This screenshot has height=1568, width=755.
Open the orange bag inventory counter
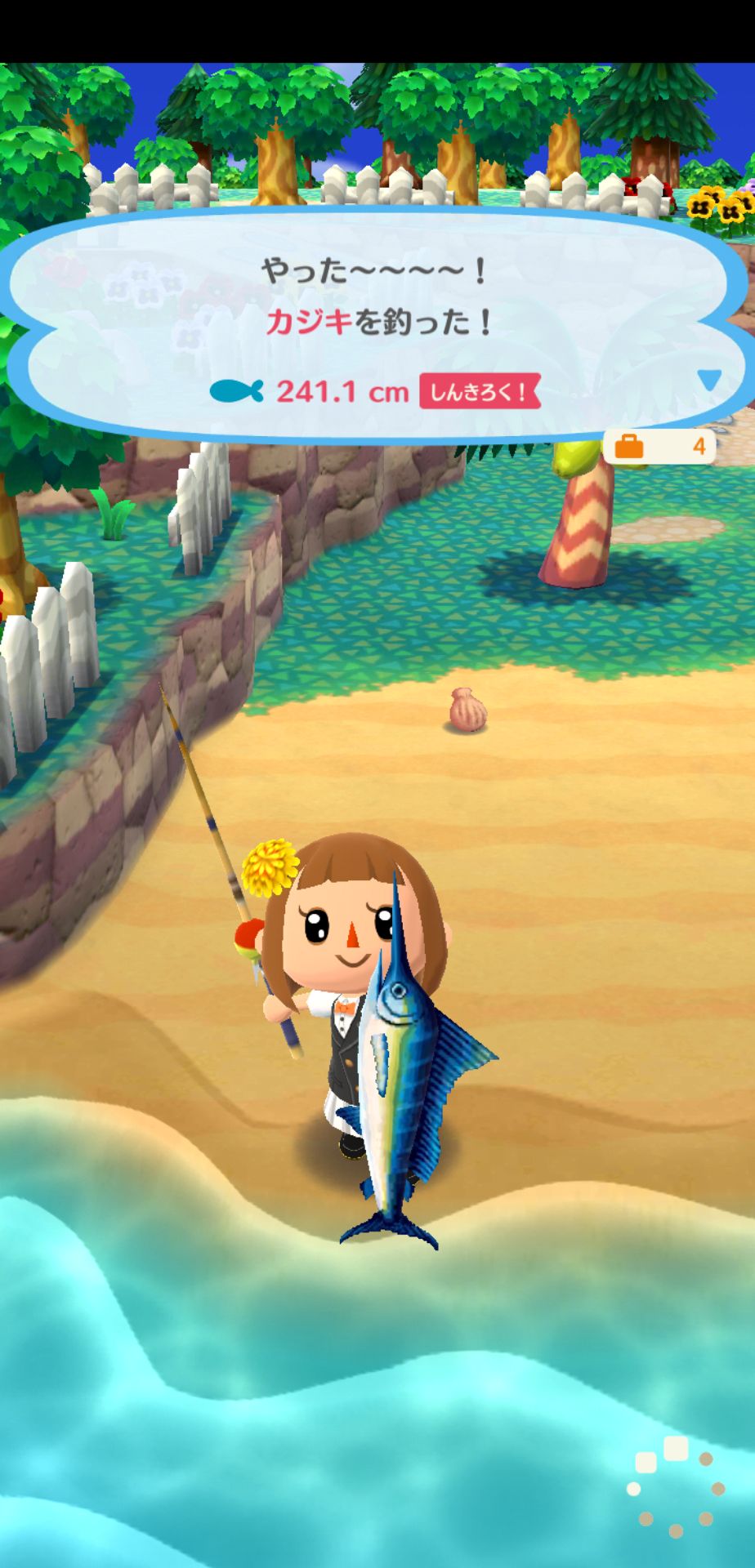pos(659,447)
